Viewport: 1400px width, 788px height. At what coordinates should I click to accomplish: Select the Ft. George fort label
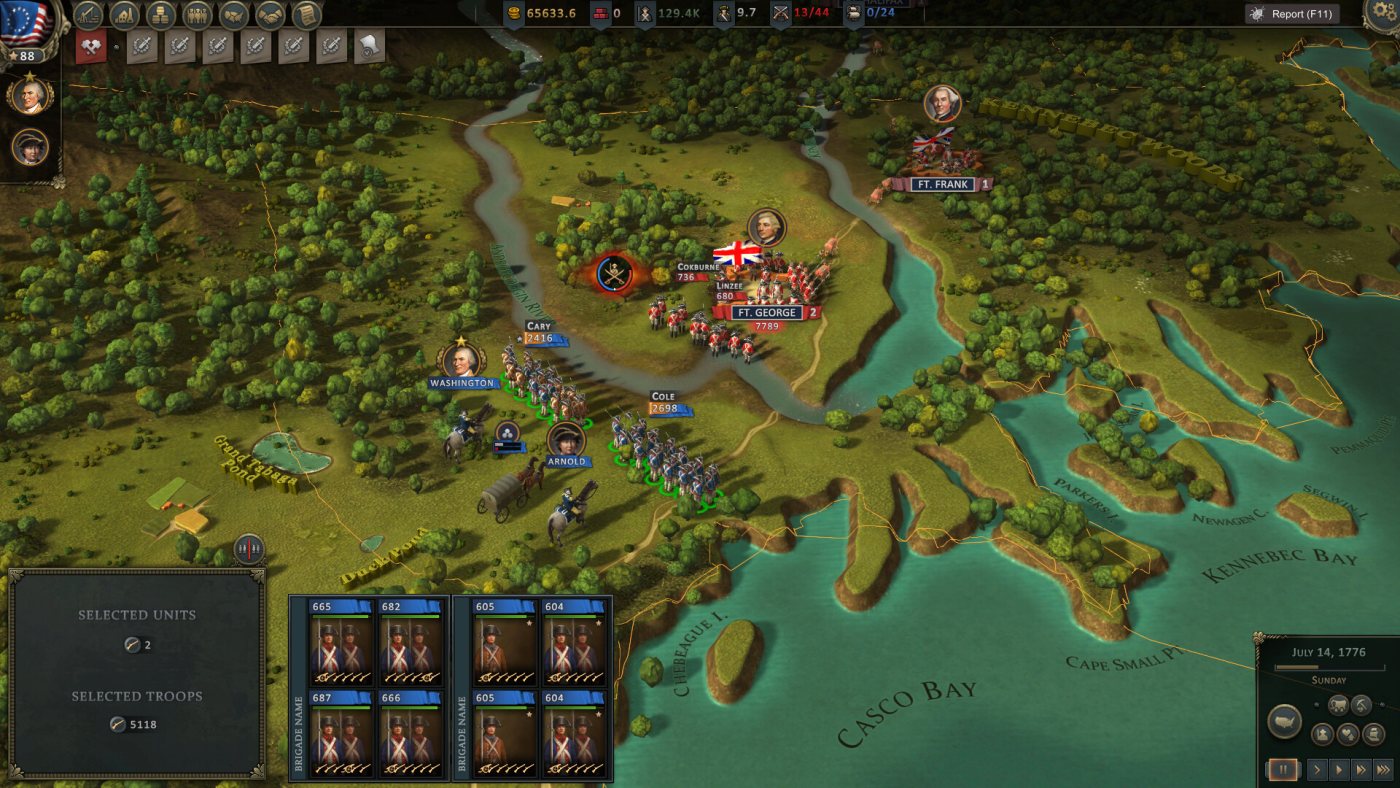[767, 313]
